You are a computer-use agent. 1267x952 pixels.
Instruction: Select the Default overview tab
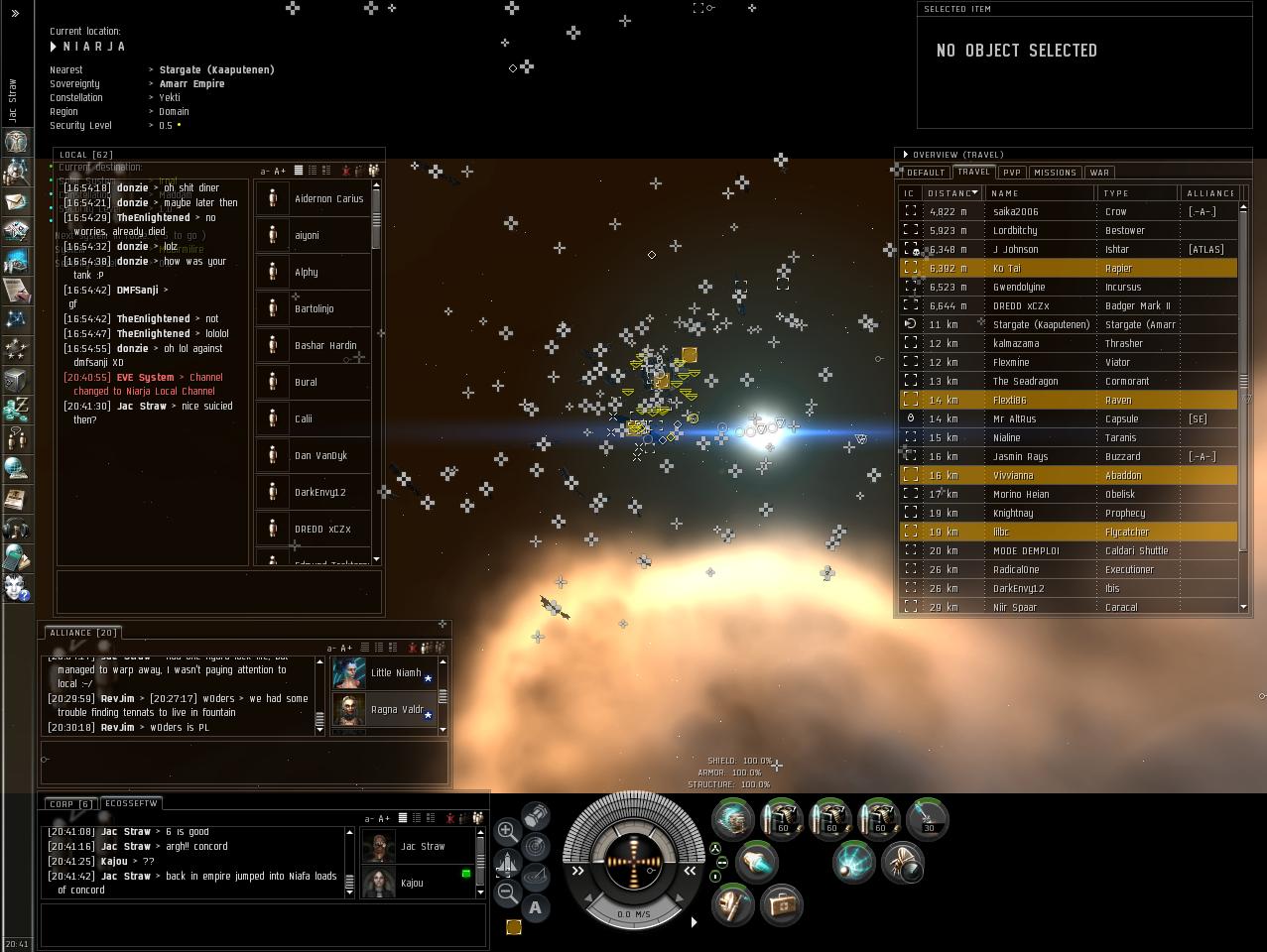pos(926,173)
